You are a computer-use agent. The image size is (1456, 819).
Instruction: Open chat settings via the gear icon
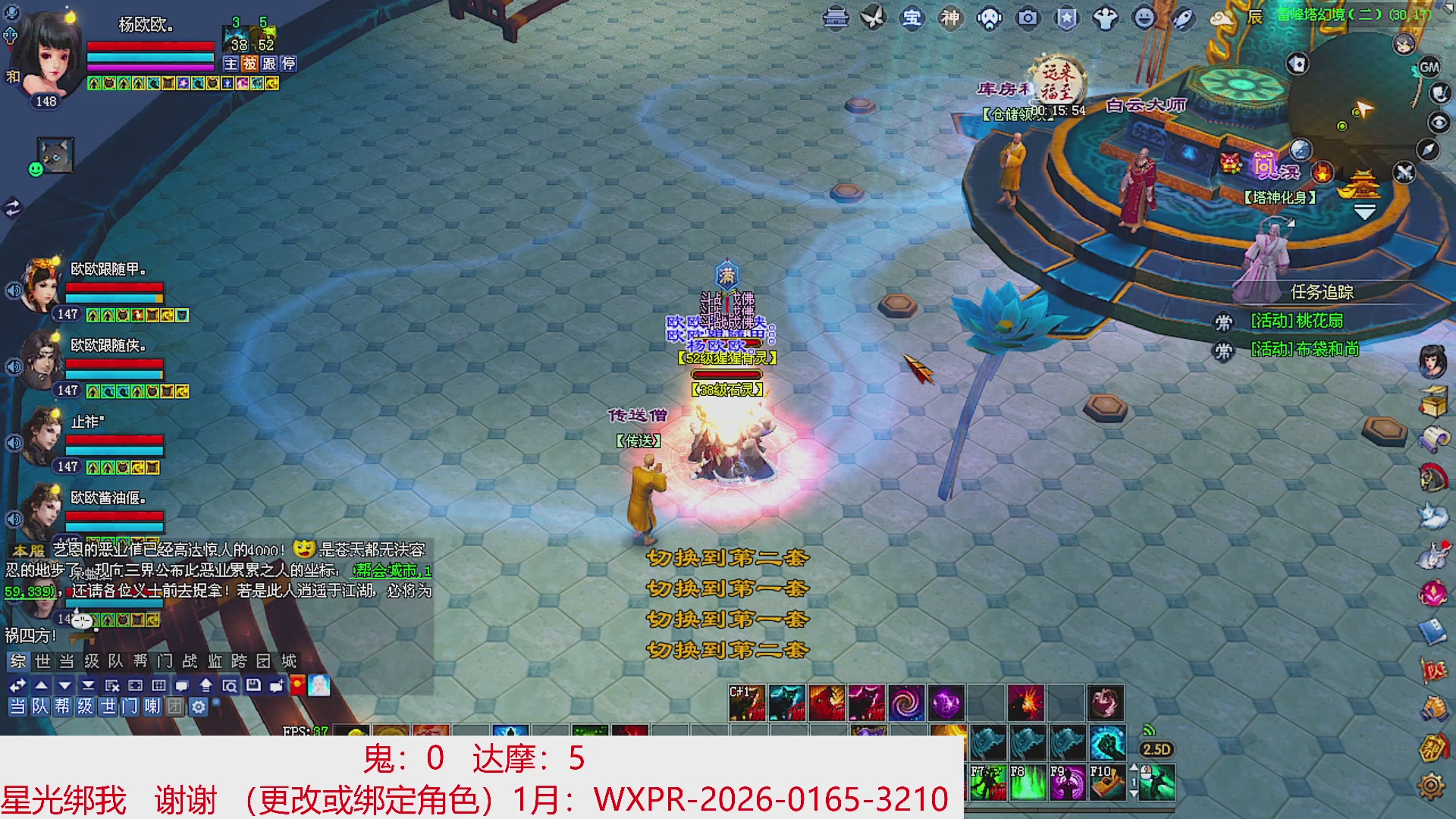197,708
